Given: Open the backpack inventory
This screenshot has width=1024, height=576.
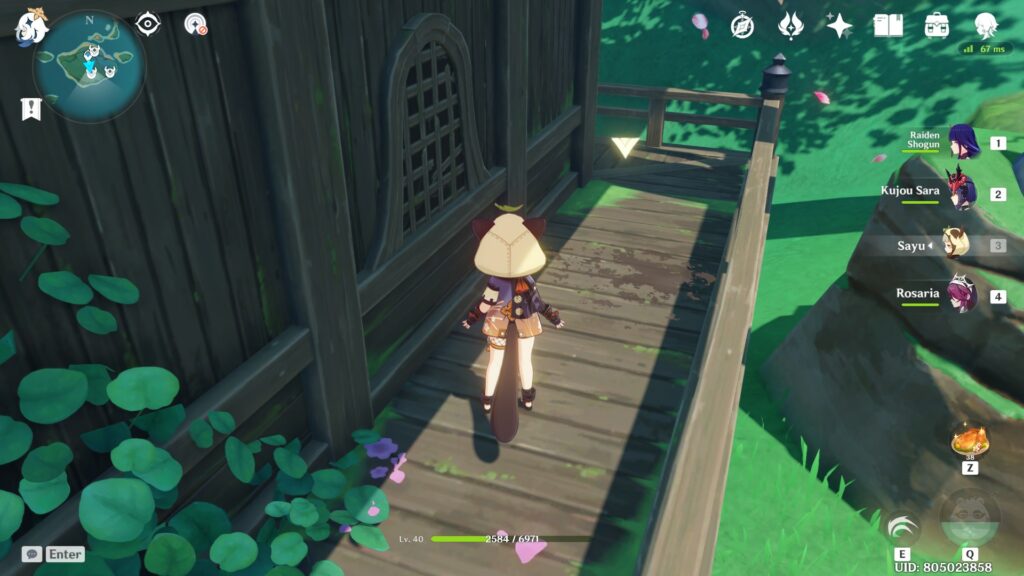Looking at the screenshot, I should click(936, 26).
